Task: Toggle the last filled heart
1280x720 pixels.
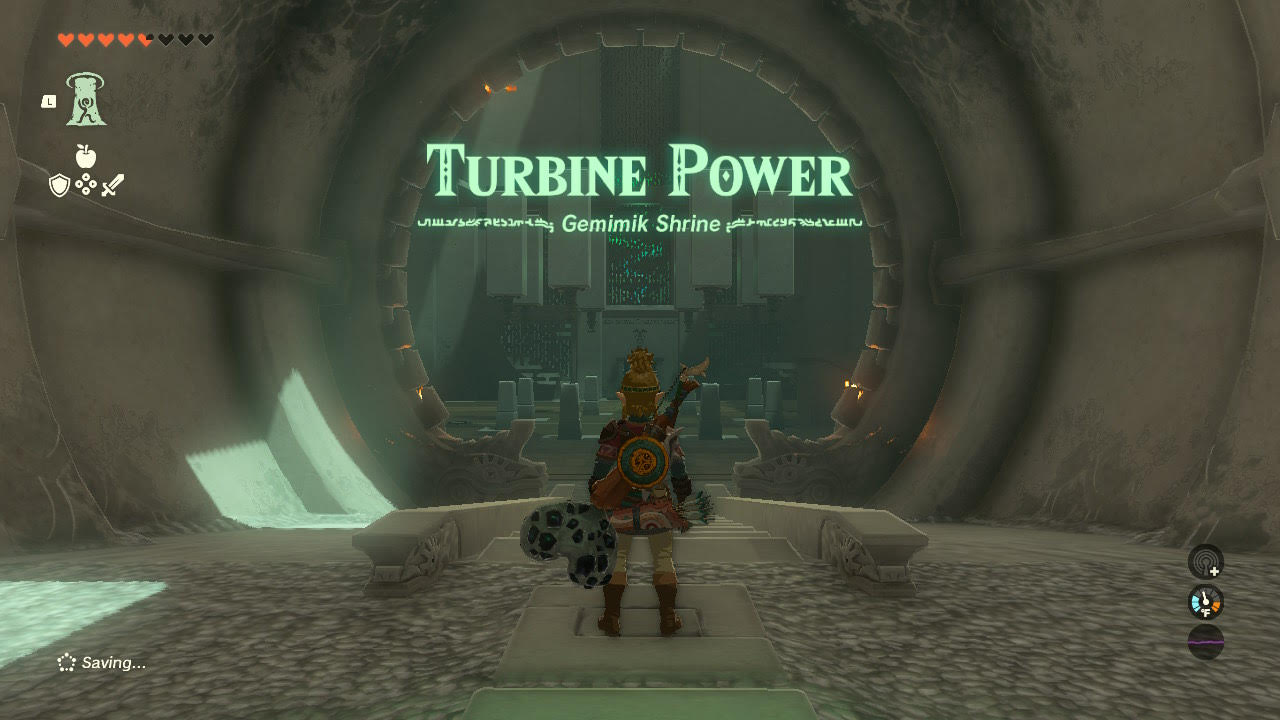Action: [143, 39]
